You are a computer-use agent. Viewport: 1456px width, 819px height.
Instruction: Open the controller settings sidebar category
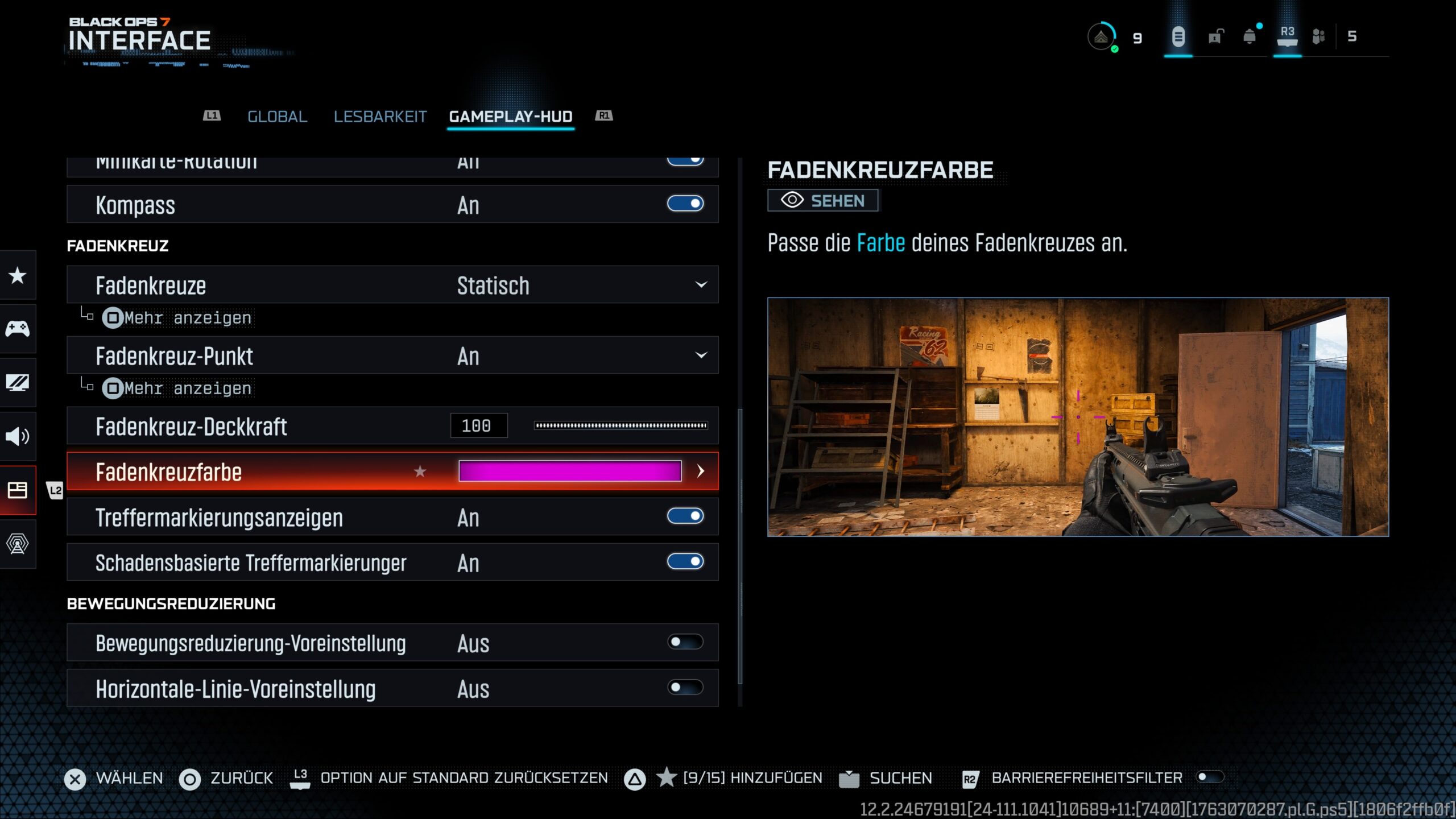tap(18, 329)
